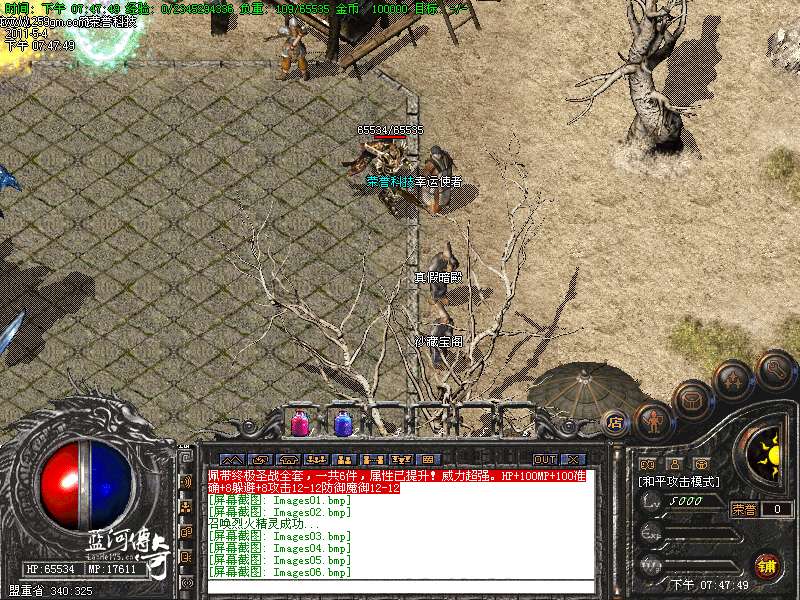Open the red 铺 stall button
The width and height of the screenshot is (800, 600).
[767, 565]
